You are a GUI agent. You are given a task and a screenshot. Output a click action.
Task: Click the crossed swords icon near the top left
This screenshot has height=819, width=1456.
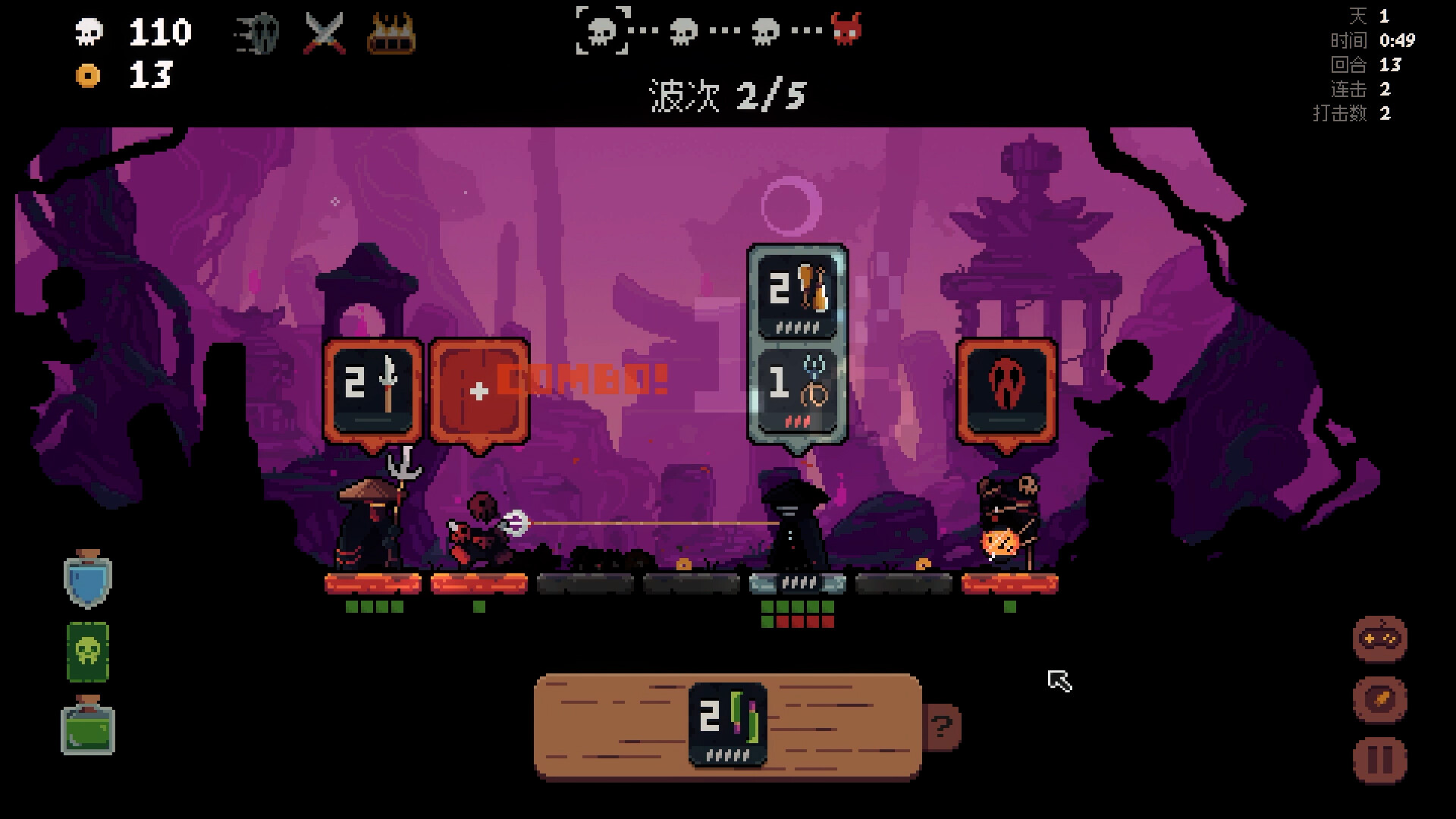(325, 33)
